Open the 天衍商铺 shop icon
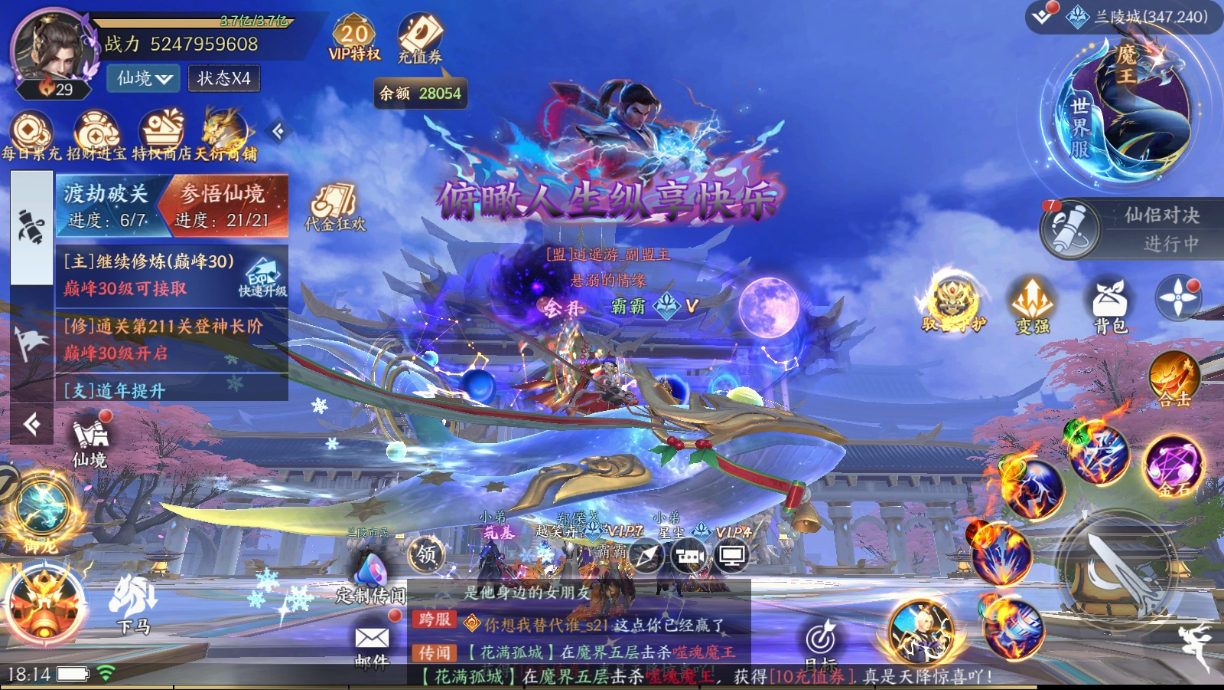Viewport: 1224px width, 690px height. pyautogui.click(x=226, y=132)
